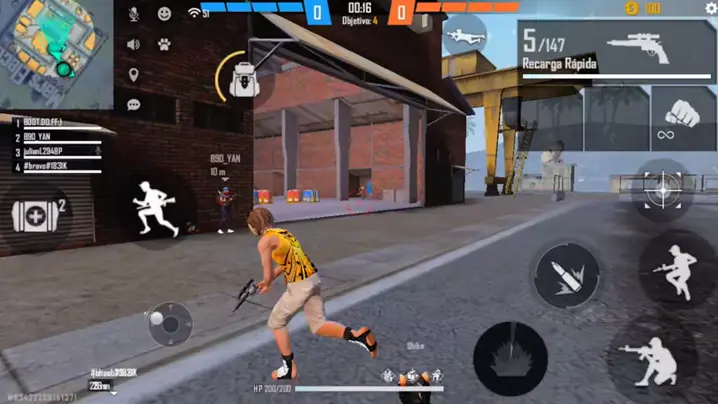Place a location pin marker
The width and height of the screenshot is (718, 404).
coord(133,75)
